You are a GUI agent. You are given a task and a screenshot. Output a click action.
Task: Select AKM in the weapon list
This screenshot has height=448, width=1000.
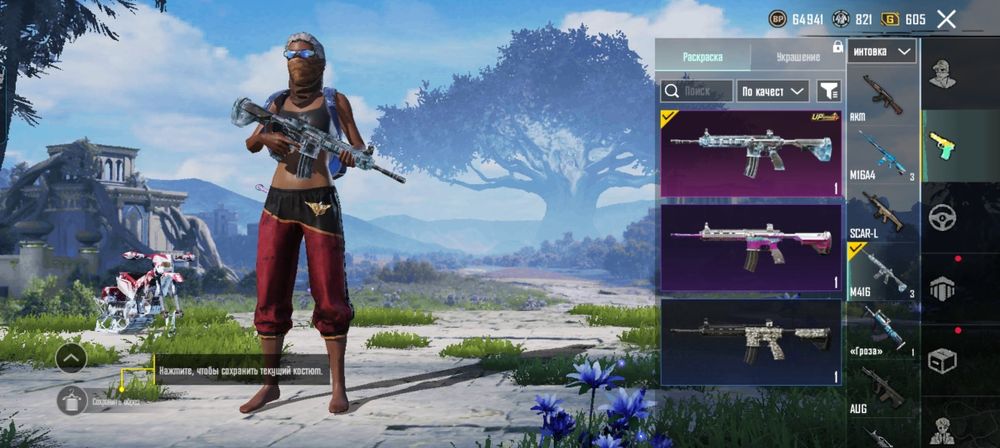click(x=882, y=97)
